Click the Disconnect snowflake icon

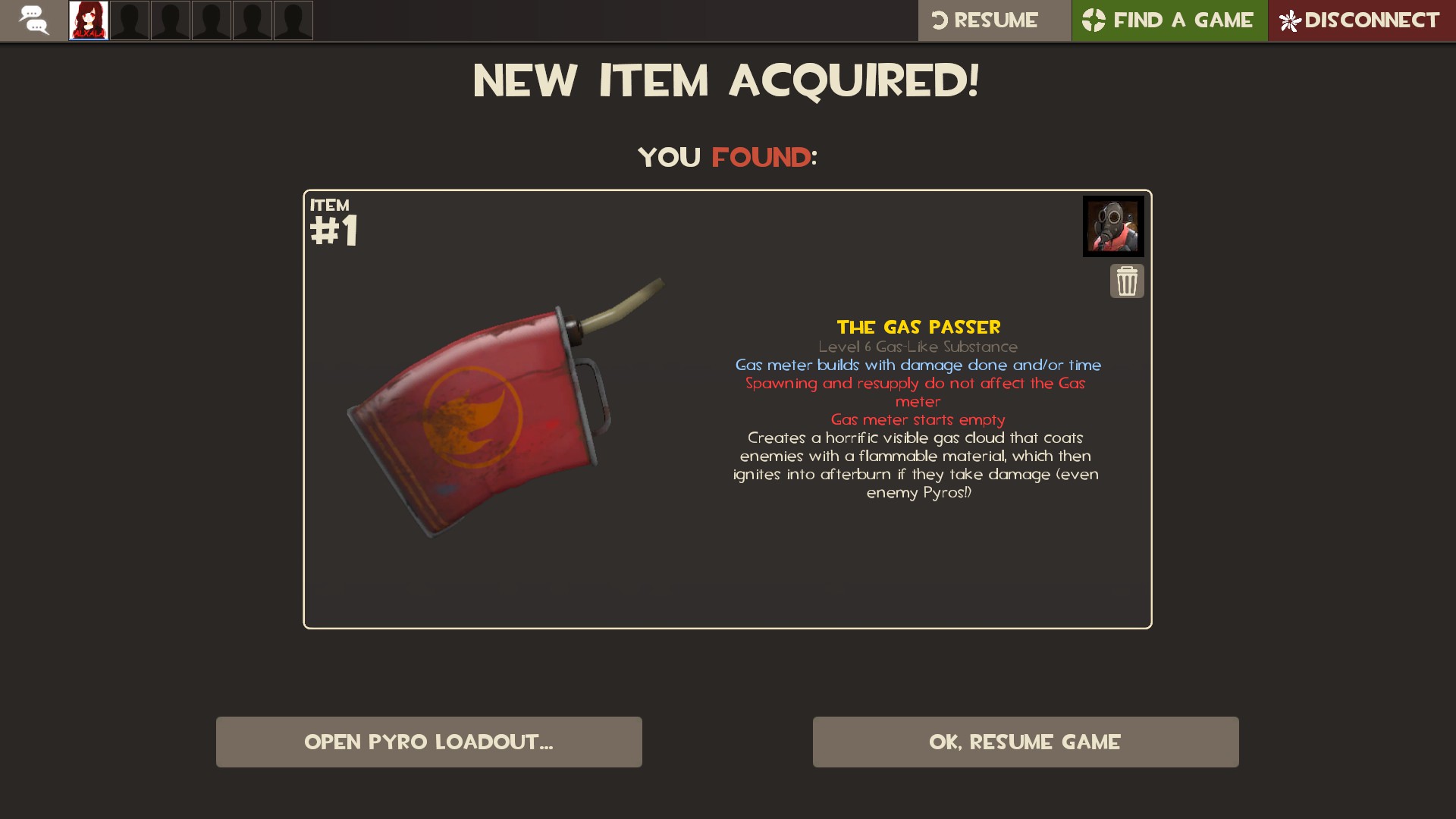[x=1291, y=20]
